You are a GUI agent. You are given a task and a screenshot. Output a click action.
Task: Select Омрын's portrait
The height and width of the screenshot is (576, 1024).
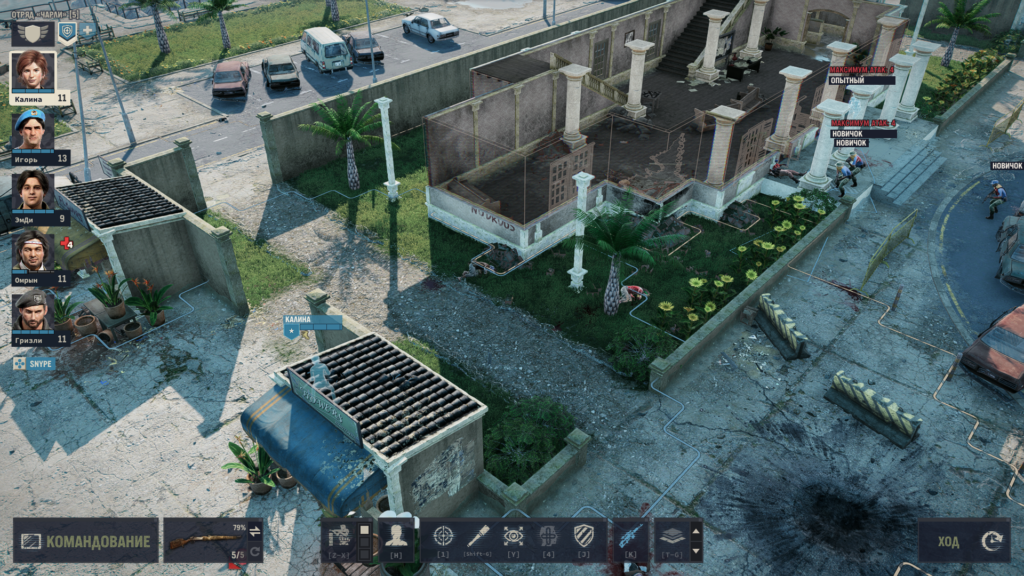(33, 250)
